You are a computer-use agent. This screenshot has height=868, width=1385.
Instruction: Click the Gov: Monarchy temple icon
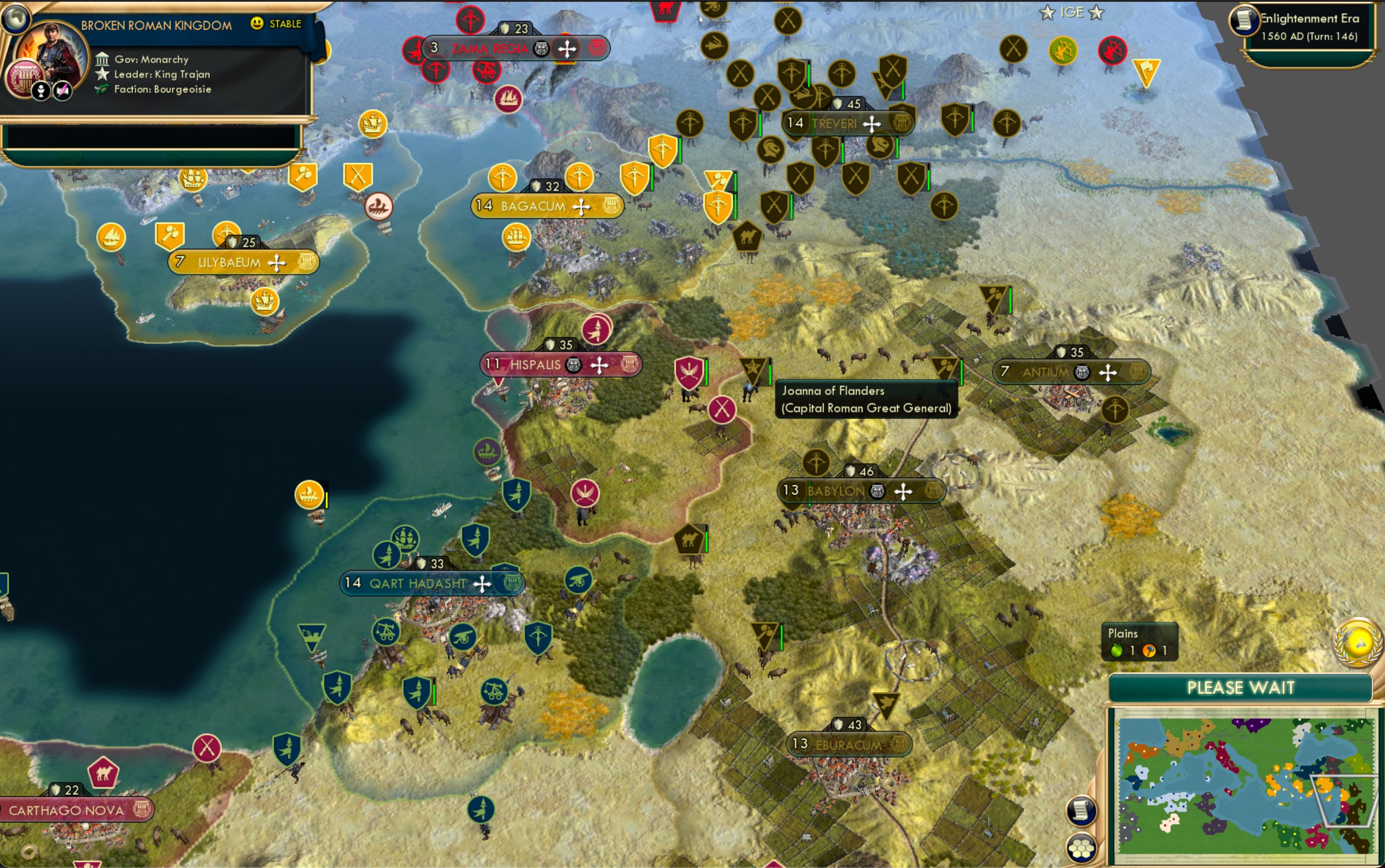103,59
